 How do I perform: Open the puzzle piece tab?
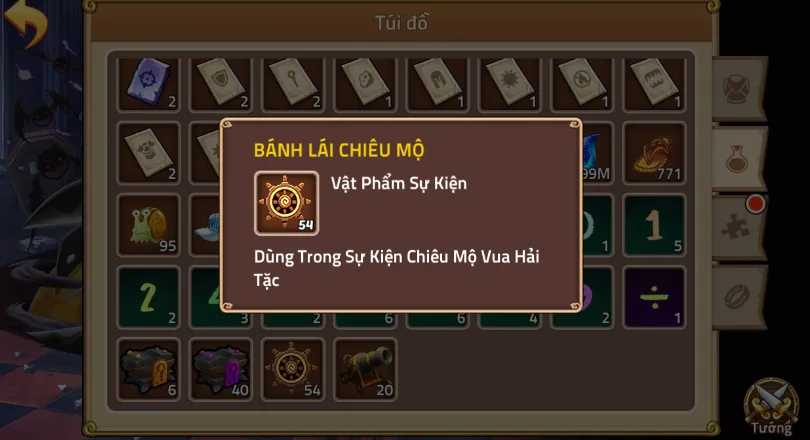point(740,226)
